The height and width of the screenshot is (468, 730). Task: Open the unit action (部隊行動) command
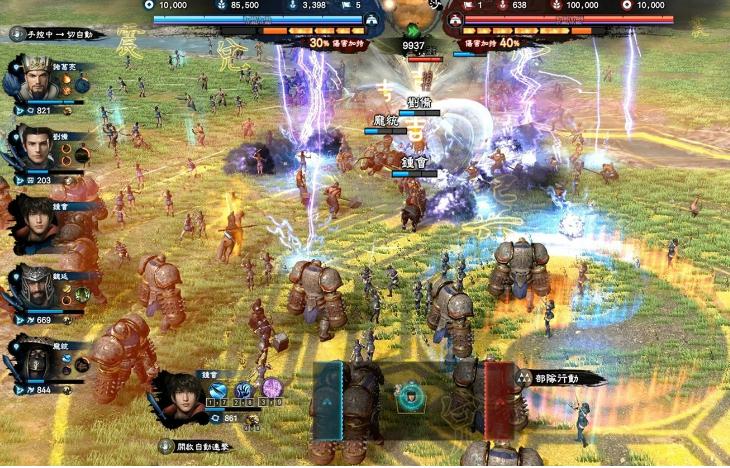pos(562,379)
